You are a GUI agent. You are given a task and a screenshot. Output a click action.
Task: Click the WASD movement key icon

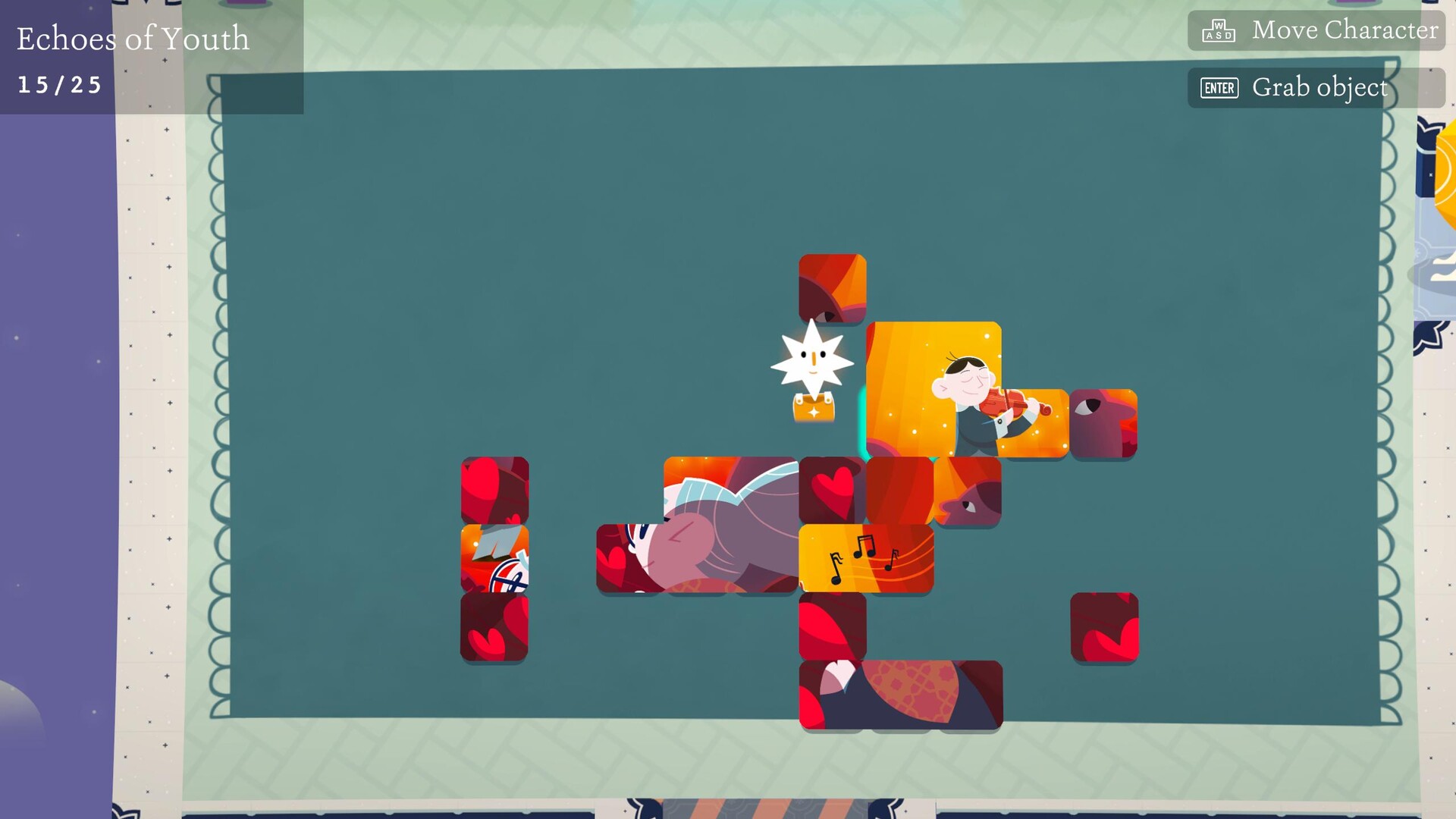point(1216,30)
